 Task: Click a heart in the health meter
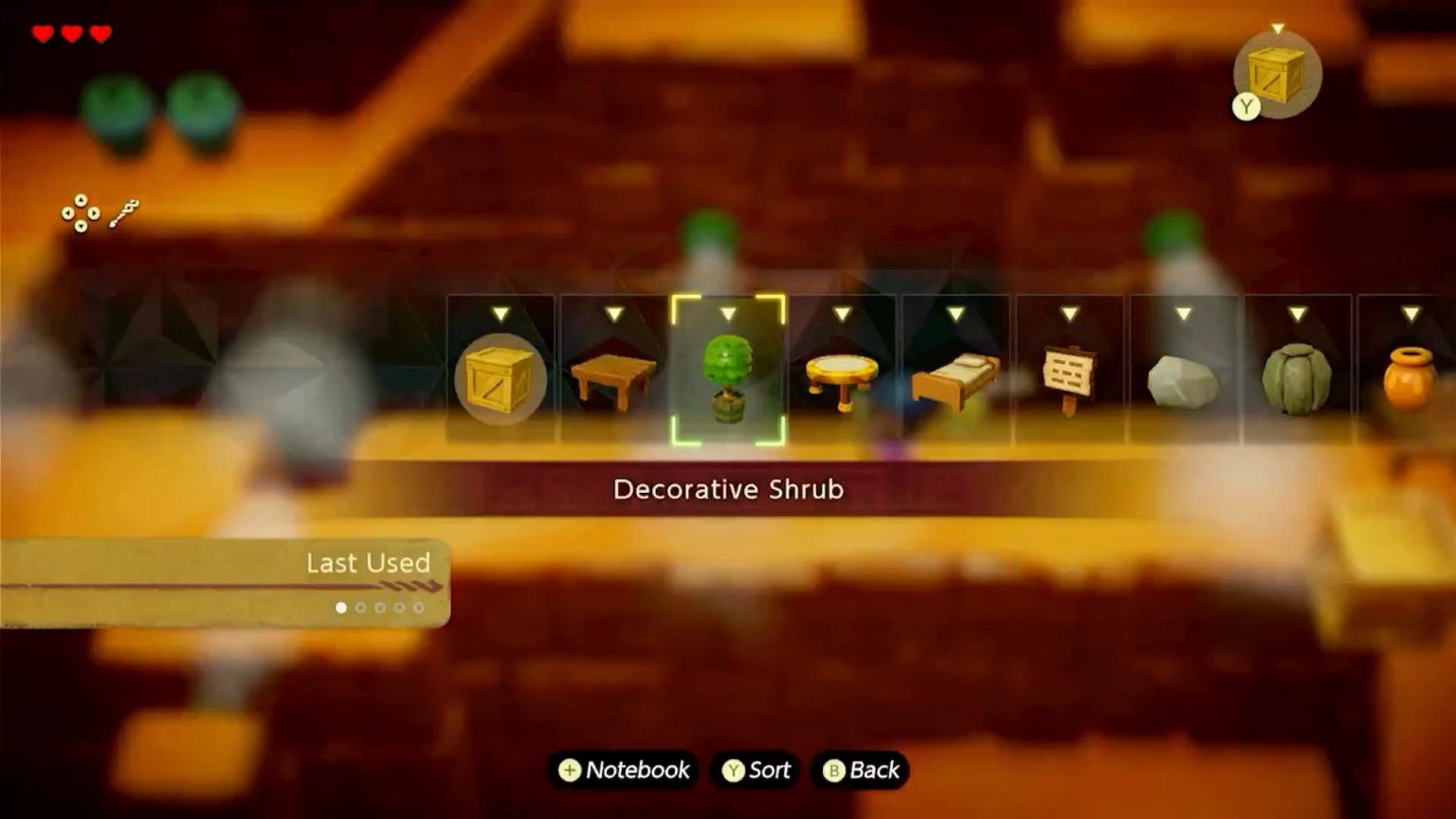pos(42,30)
